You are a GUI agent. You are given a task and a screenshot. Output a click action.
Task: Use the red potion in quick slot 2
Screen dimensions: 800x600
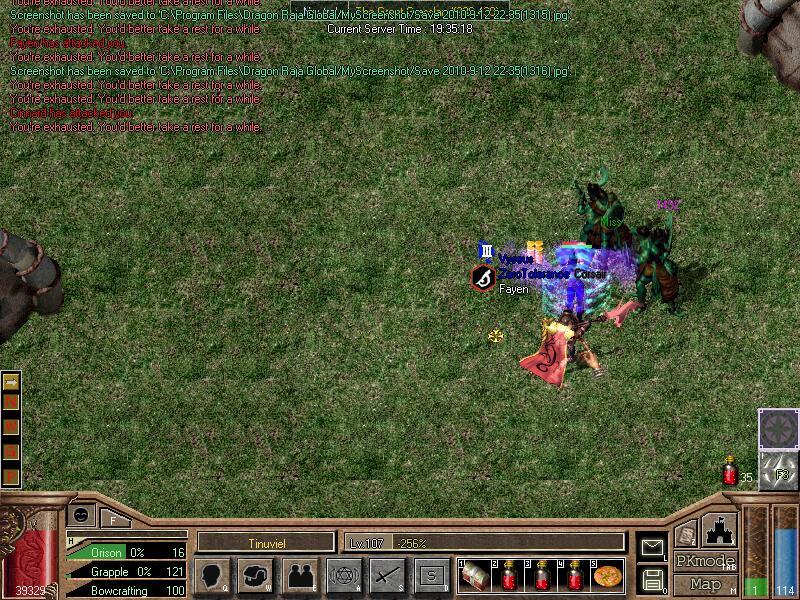[x=510, y=575]
